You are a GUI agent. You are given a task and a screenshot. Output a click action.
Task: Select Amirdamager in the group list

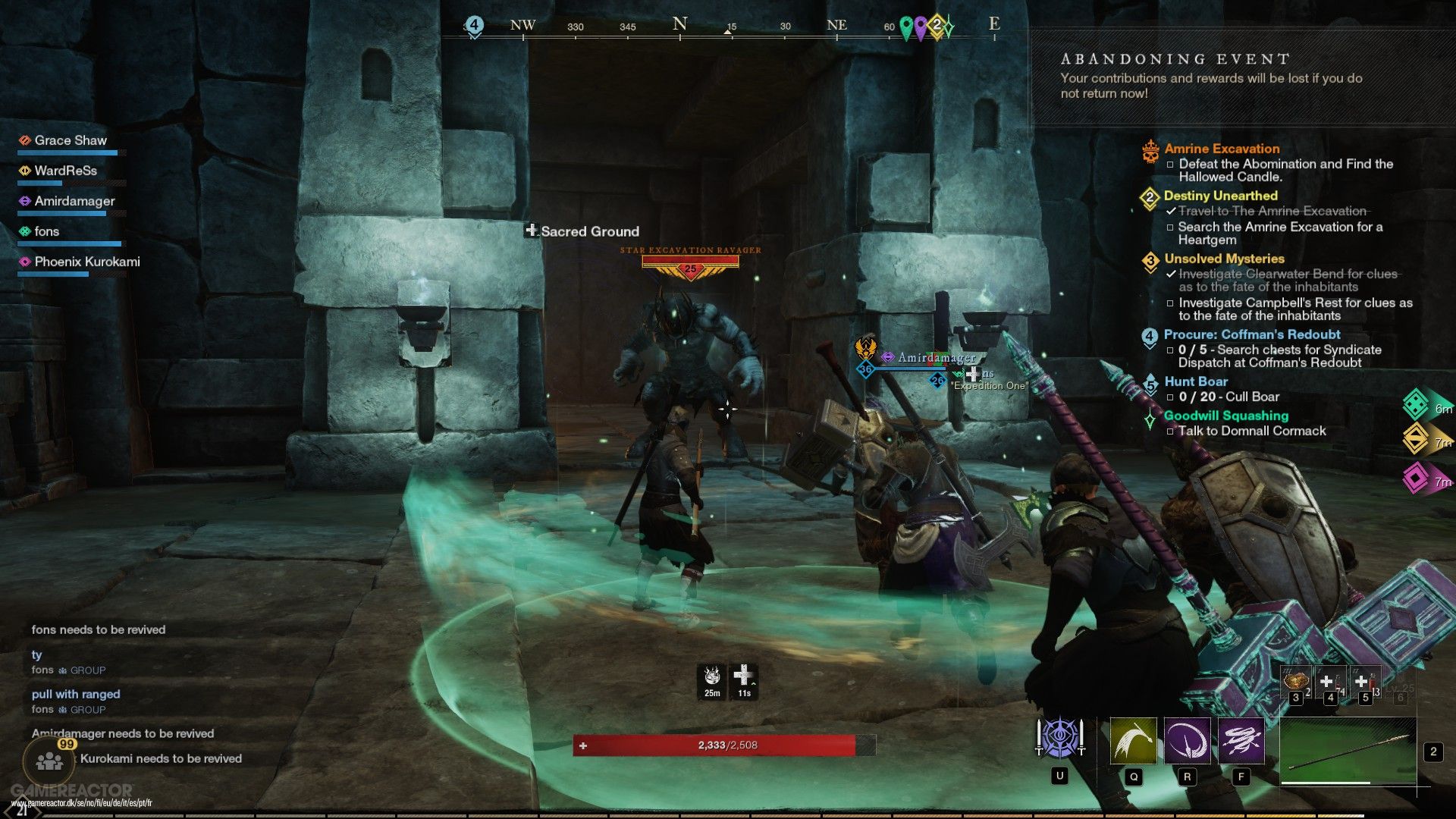(74, 201)
